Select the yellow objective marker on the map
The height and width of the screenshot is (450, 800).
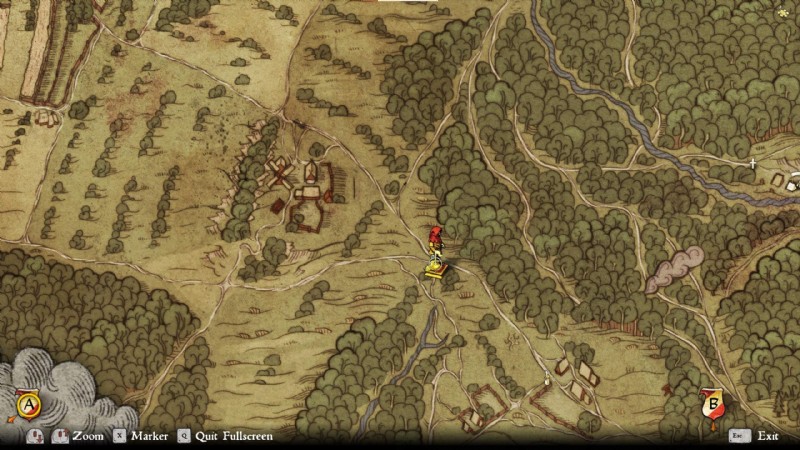(x=434, y=268)
